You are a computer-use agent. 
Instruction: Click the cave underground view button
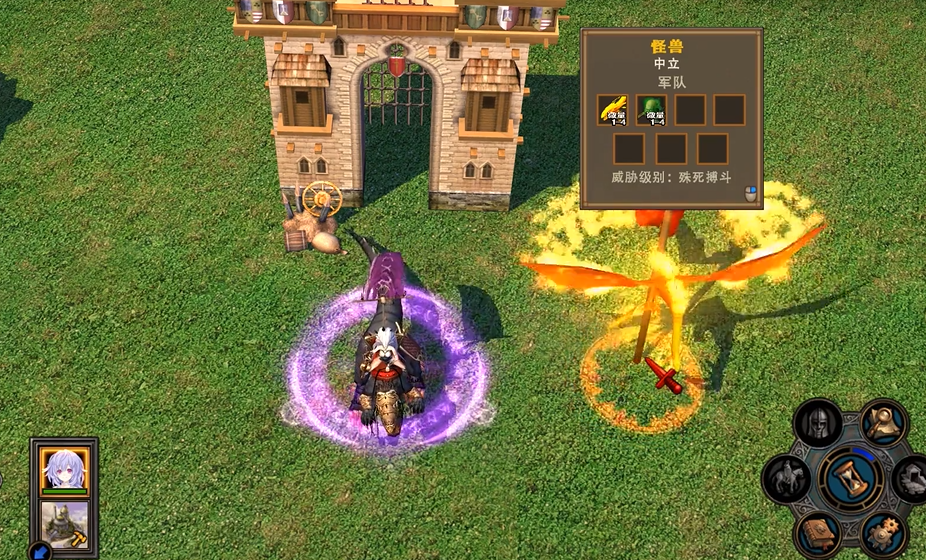[x=912, y=478]
